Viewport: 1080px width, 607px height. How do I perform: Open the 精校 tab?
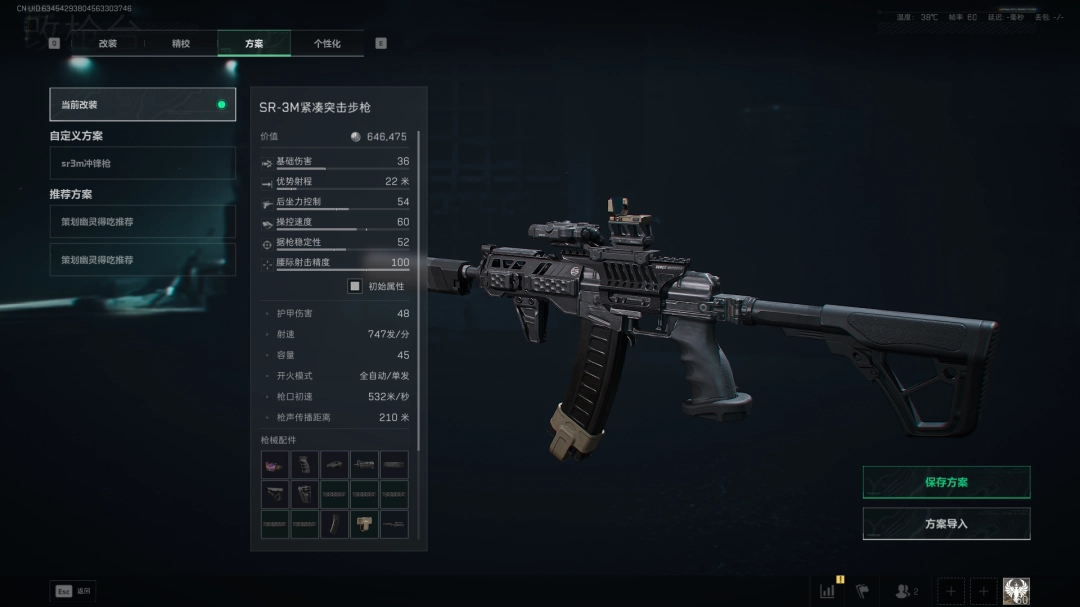tap(181, 44)
